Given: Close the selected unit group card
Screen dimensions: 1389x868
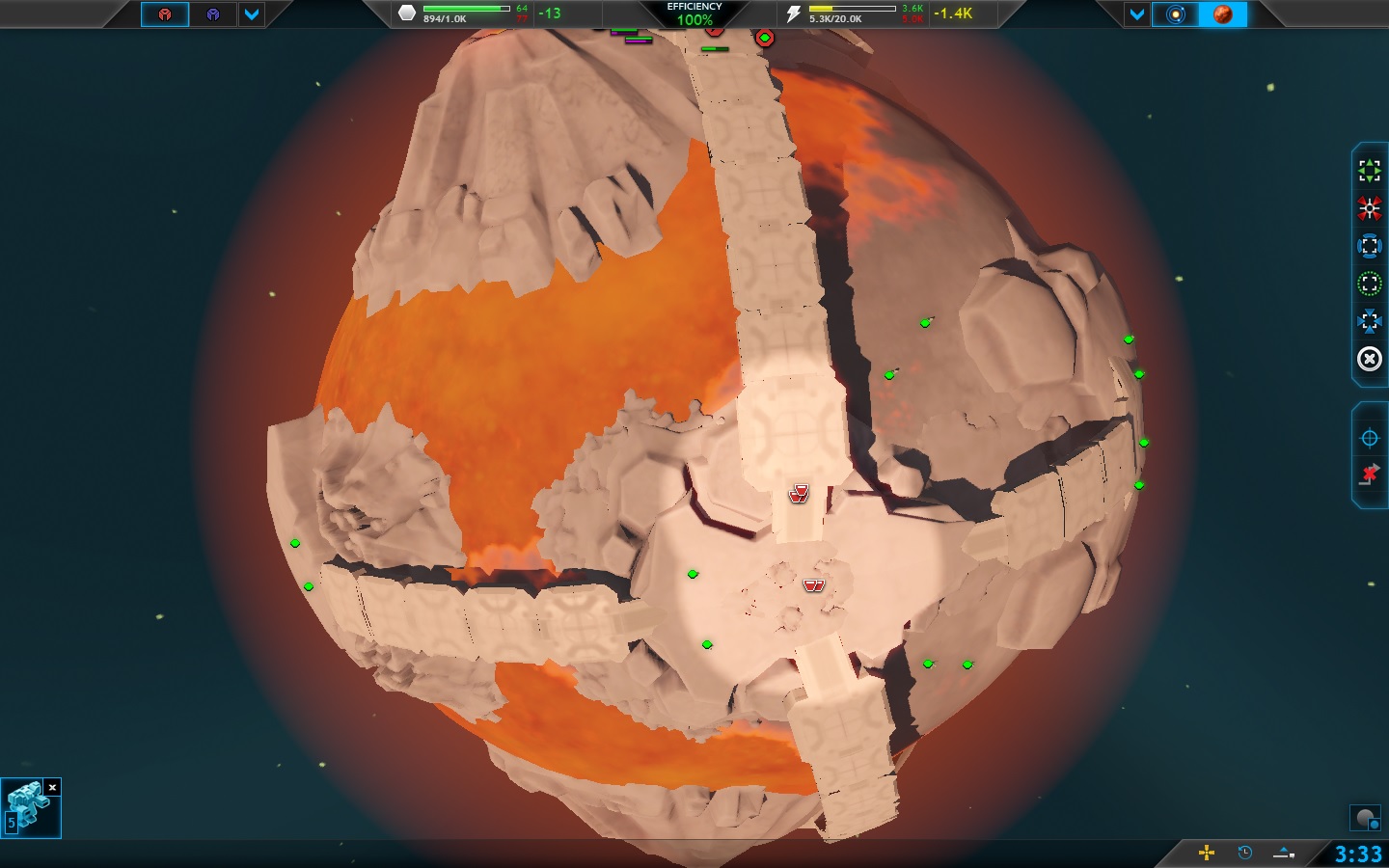Looking at the screenshot, I should click(53, 788).
